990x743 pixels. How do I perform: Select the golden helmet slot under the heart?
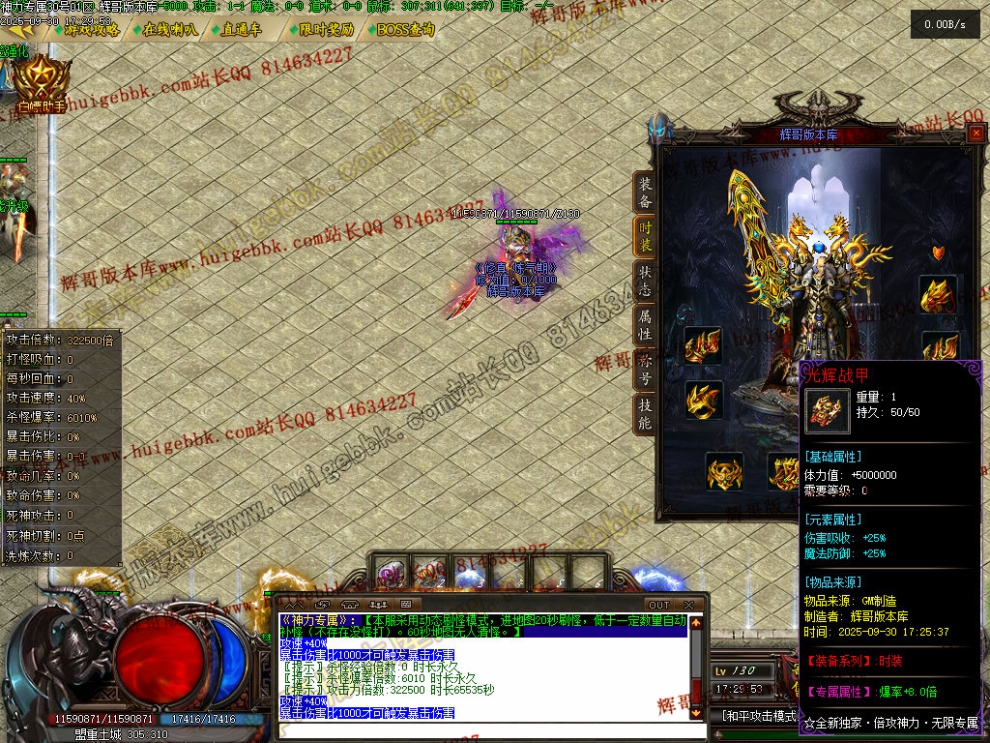point(937,295)
